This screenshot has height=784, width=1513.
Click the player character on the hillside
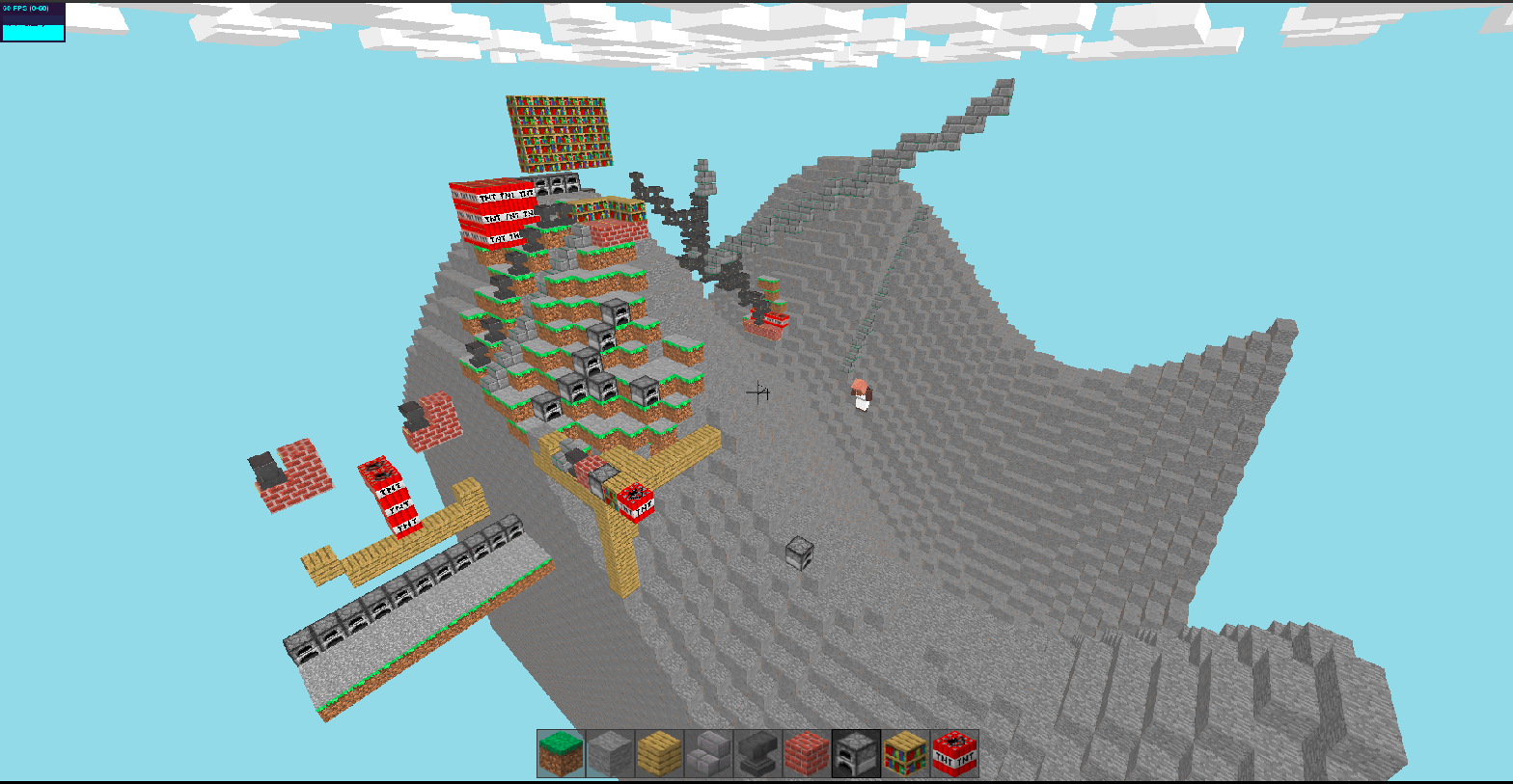coord(860,395)
